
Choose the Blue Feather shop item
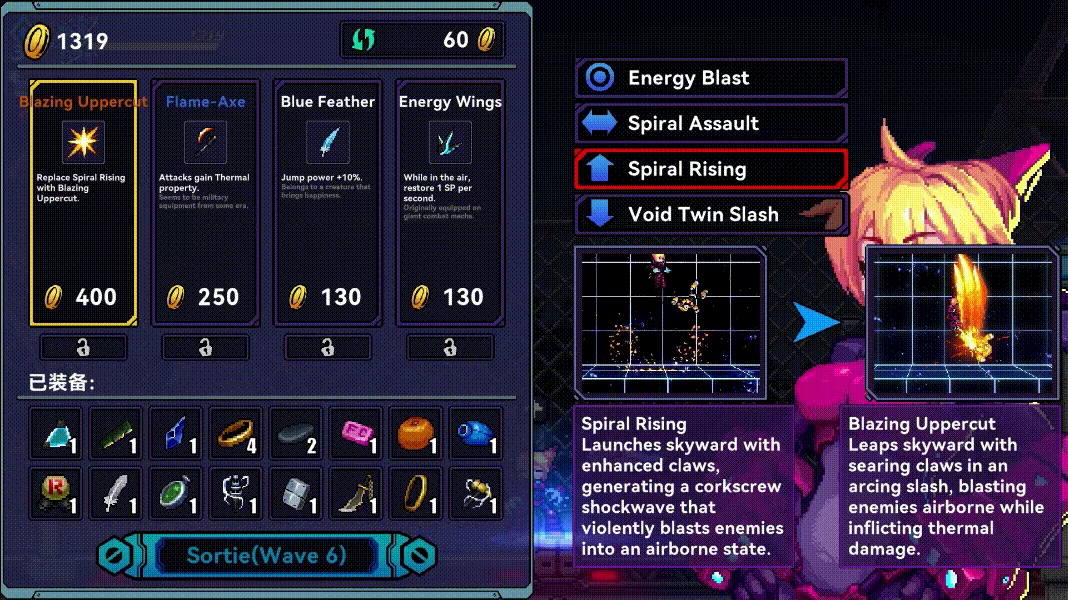(327, 202)
